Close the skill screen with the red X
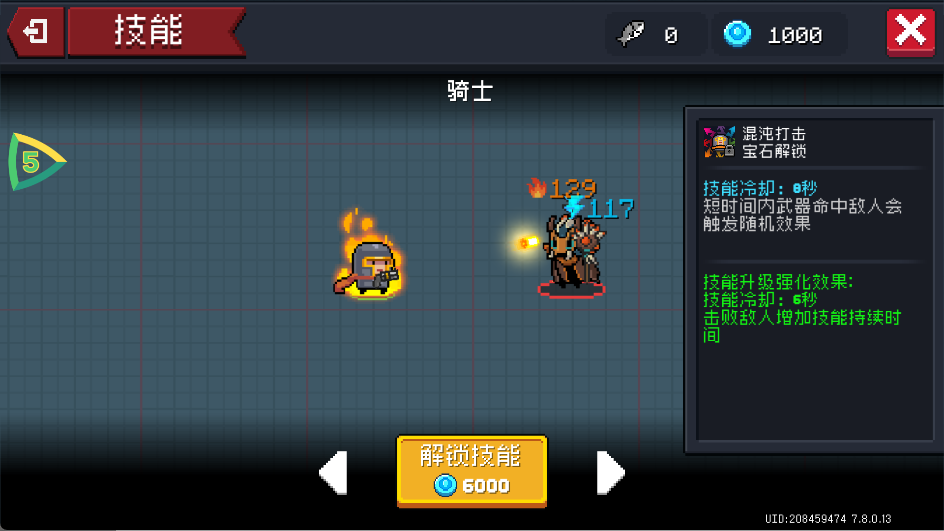The height and width of the screenshot is (531, 944). pos(910,32)
